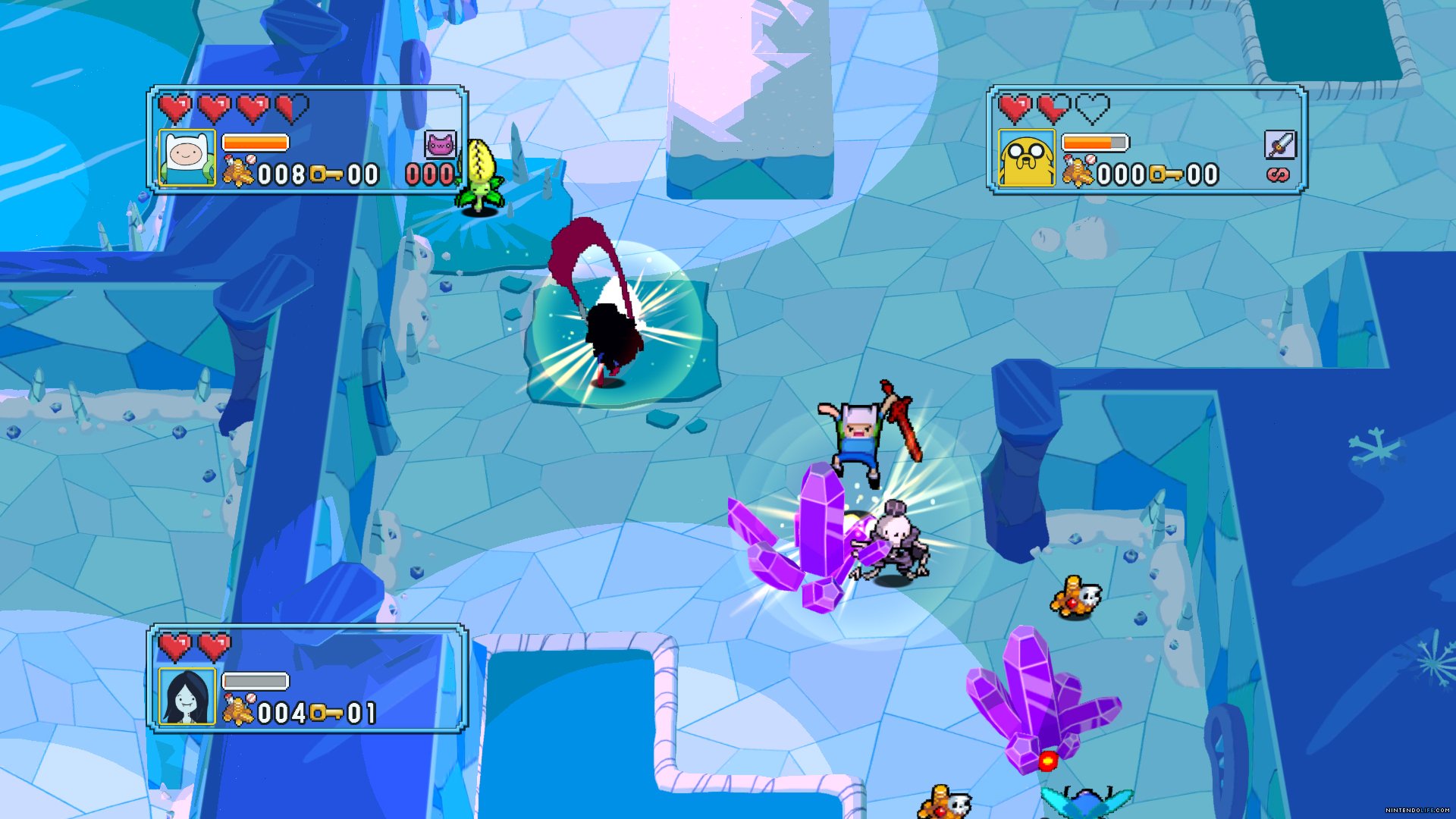Click the red infinity ammo icon in Jake's HUD

pyautogui.click(x=1278, y=174)
